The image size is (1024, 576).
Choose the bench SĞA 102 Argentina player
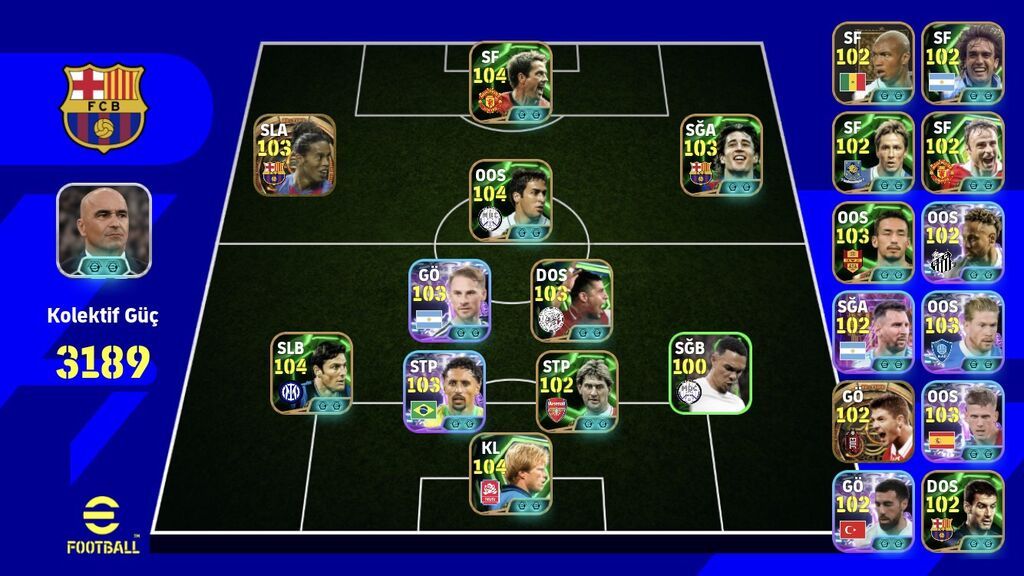873,333
